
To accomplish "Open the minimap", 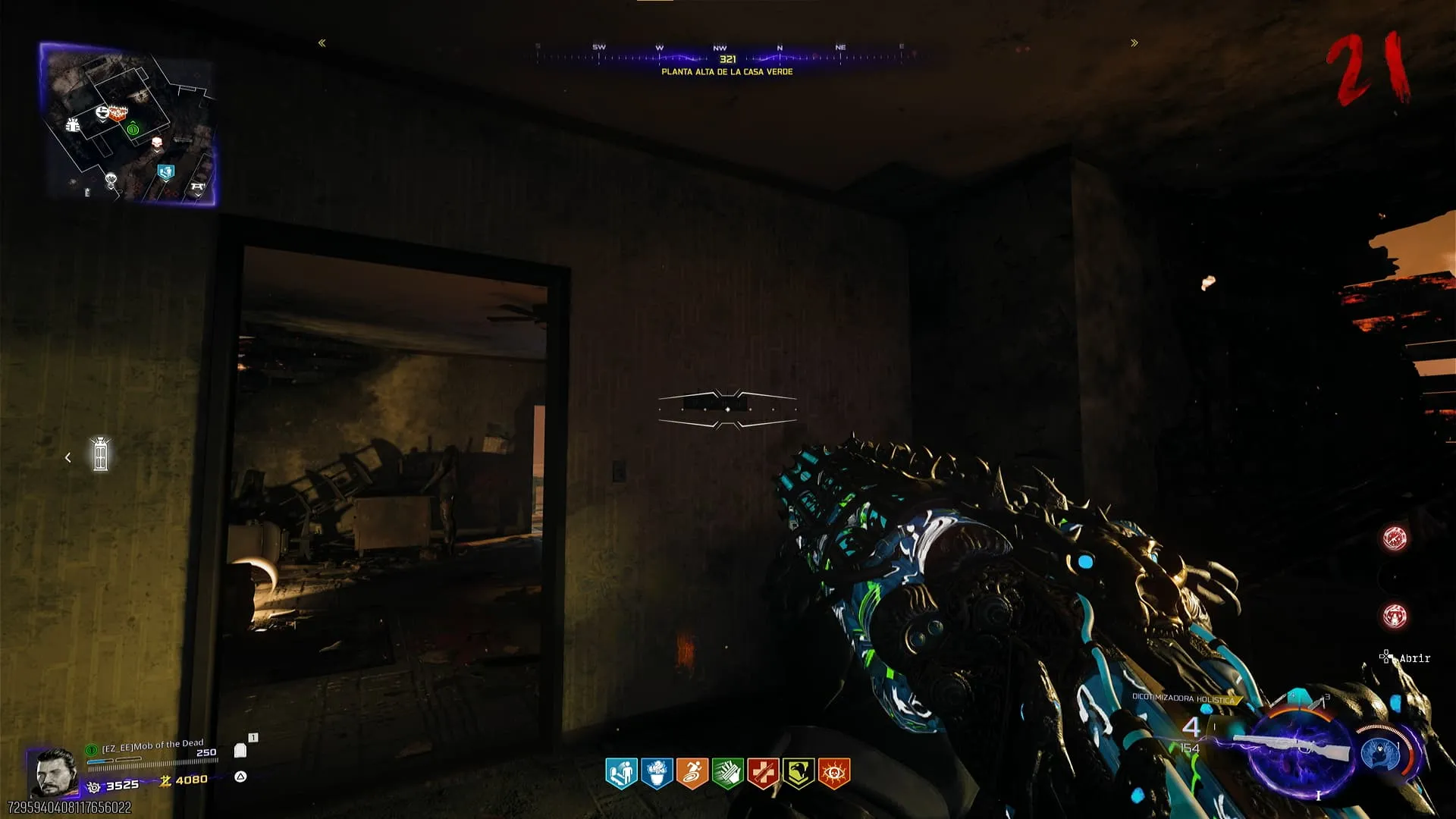I will [127, 124].
